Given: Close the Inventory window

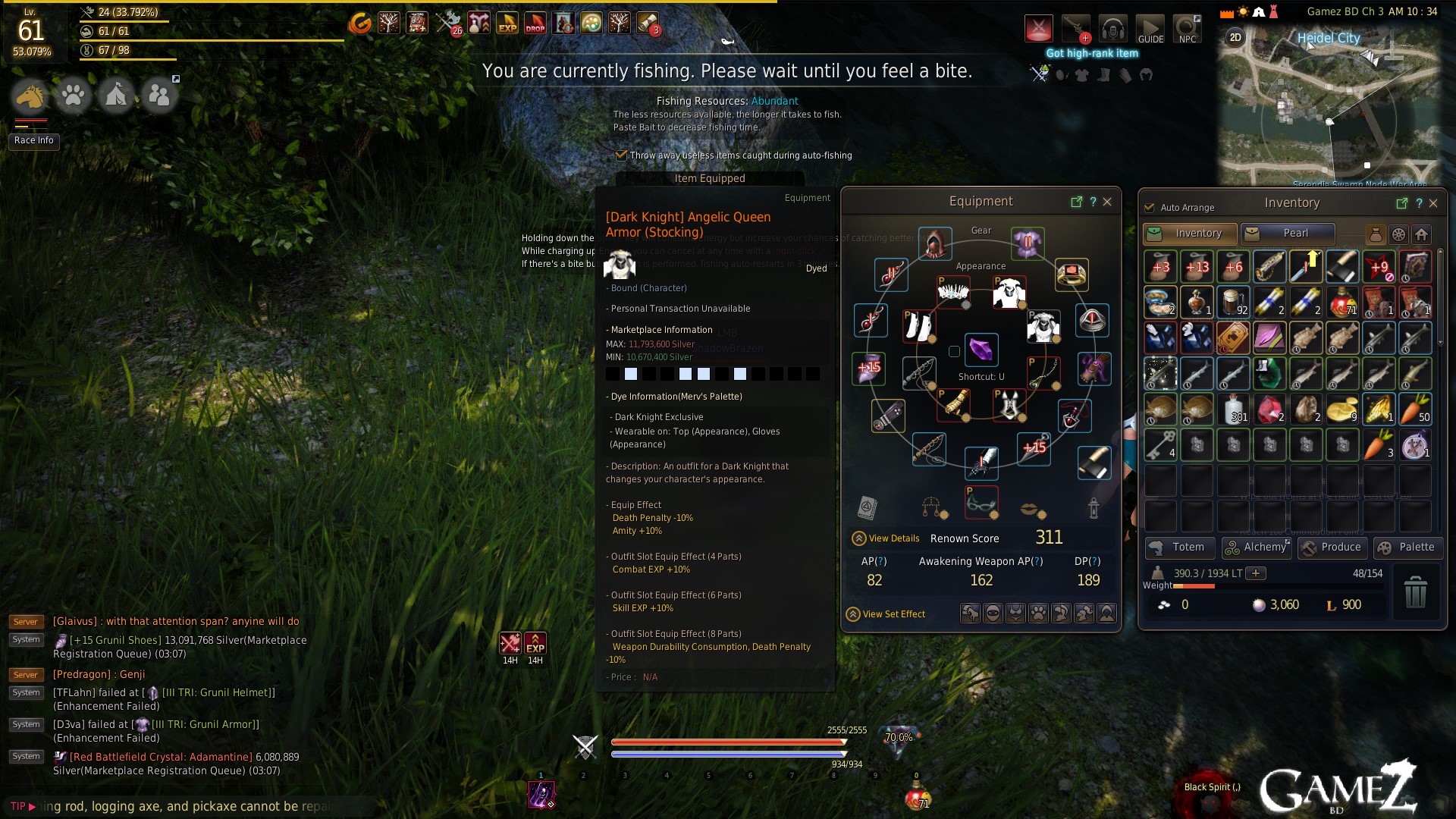Looking at the screenshot, I should tap(1433, 203).
